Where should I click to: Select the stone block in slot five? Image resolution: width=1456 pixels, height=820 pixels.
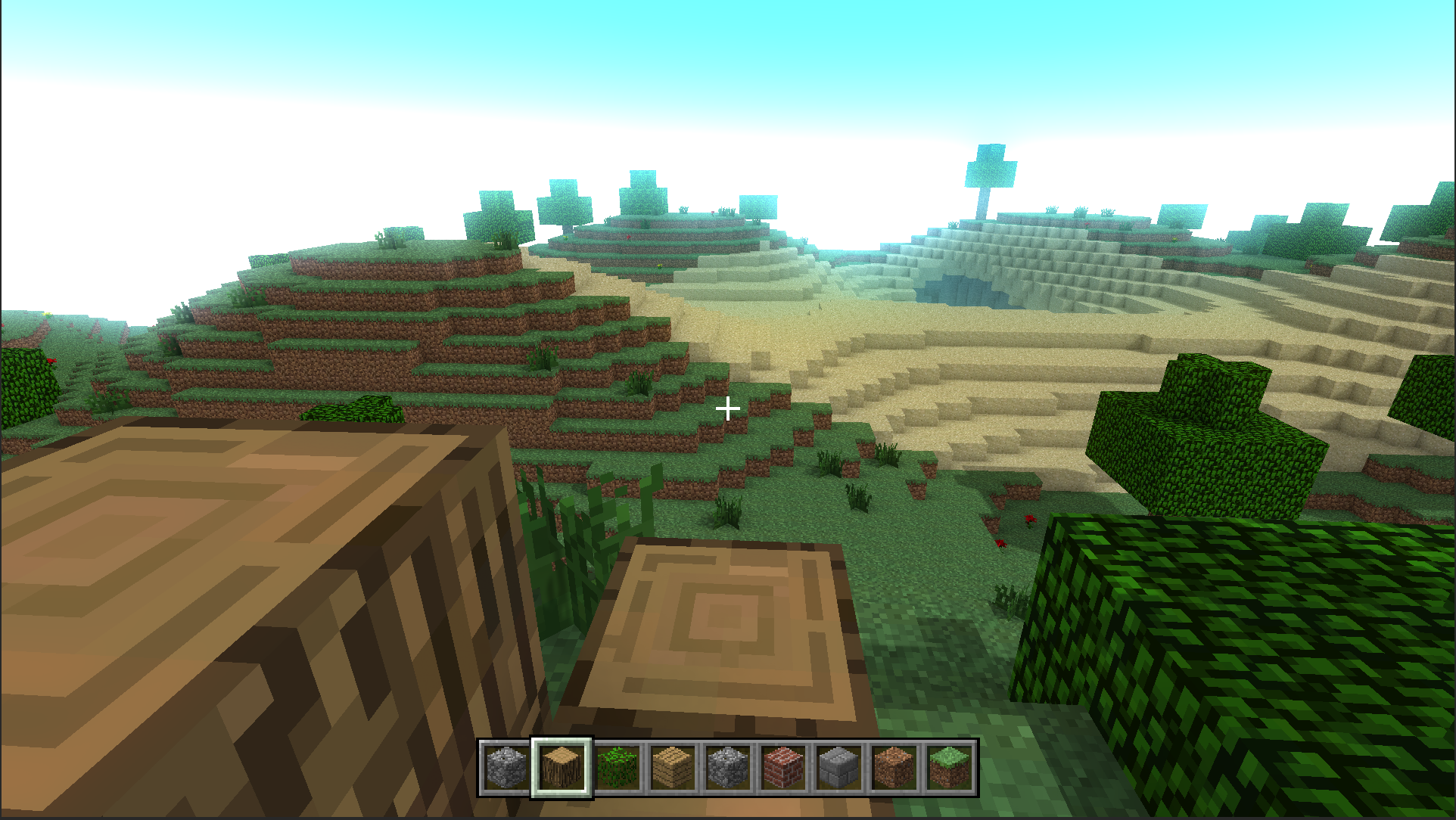pyautogui.click(x=727, y=767)
